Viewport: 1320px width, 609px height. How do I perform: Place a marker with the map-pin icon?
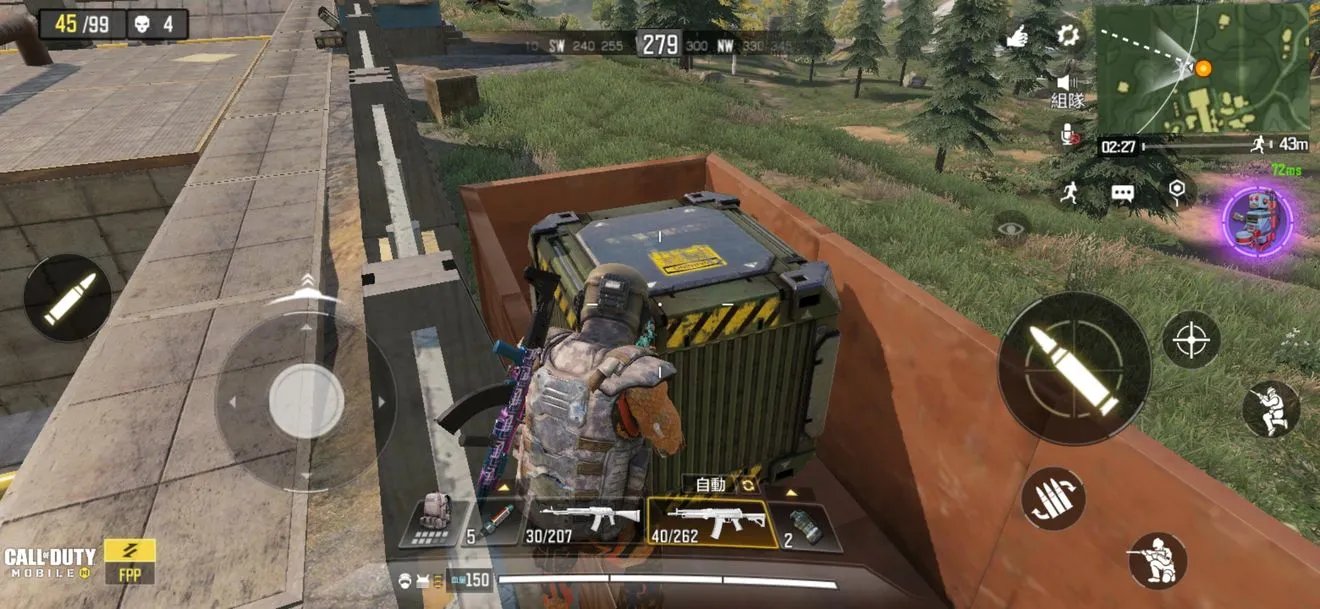click(1176, 190)
